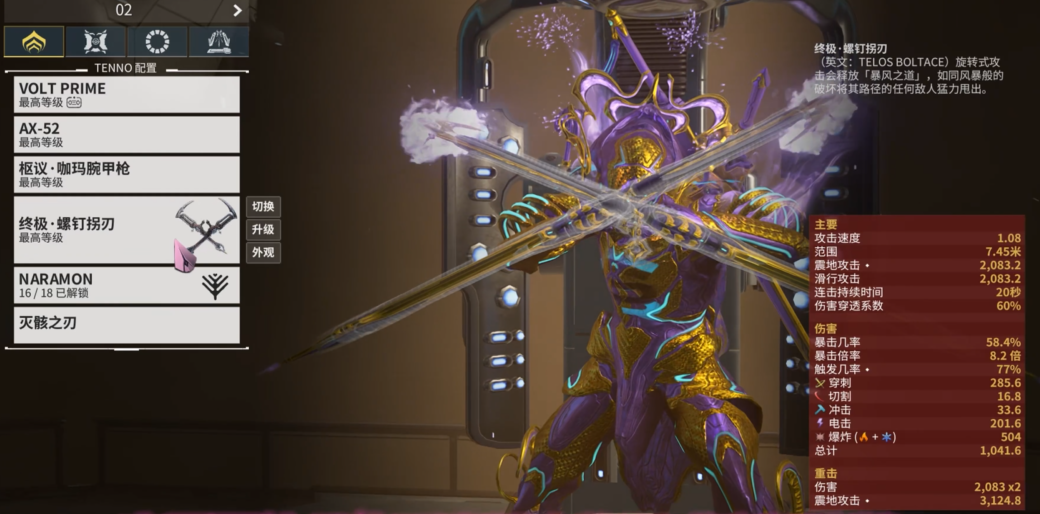Image resolution: width=1040 pixels, height=514 pixels.
Task: Click the 切换 (switch) button
Action: [263, 207]
